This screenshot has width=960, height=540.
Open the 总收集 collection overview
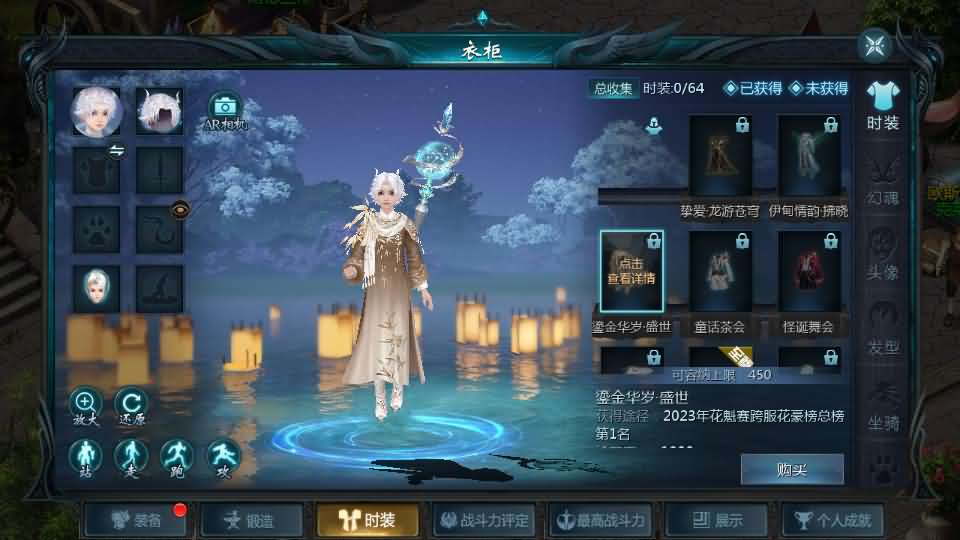(614, 88)
